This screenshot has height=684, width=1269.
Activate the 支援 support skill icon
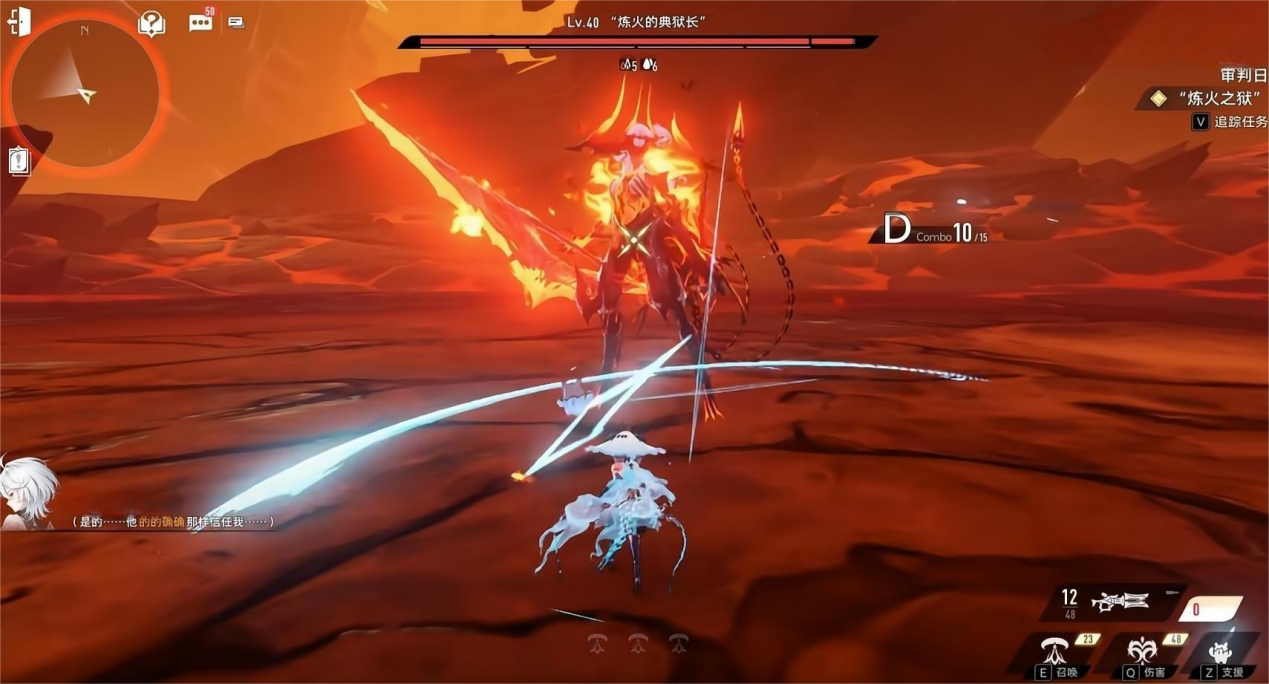1221,652
